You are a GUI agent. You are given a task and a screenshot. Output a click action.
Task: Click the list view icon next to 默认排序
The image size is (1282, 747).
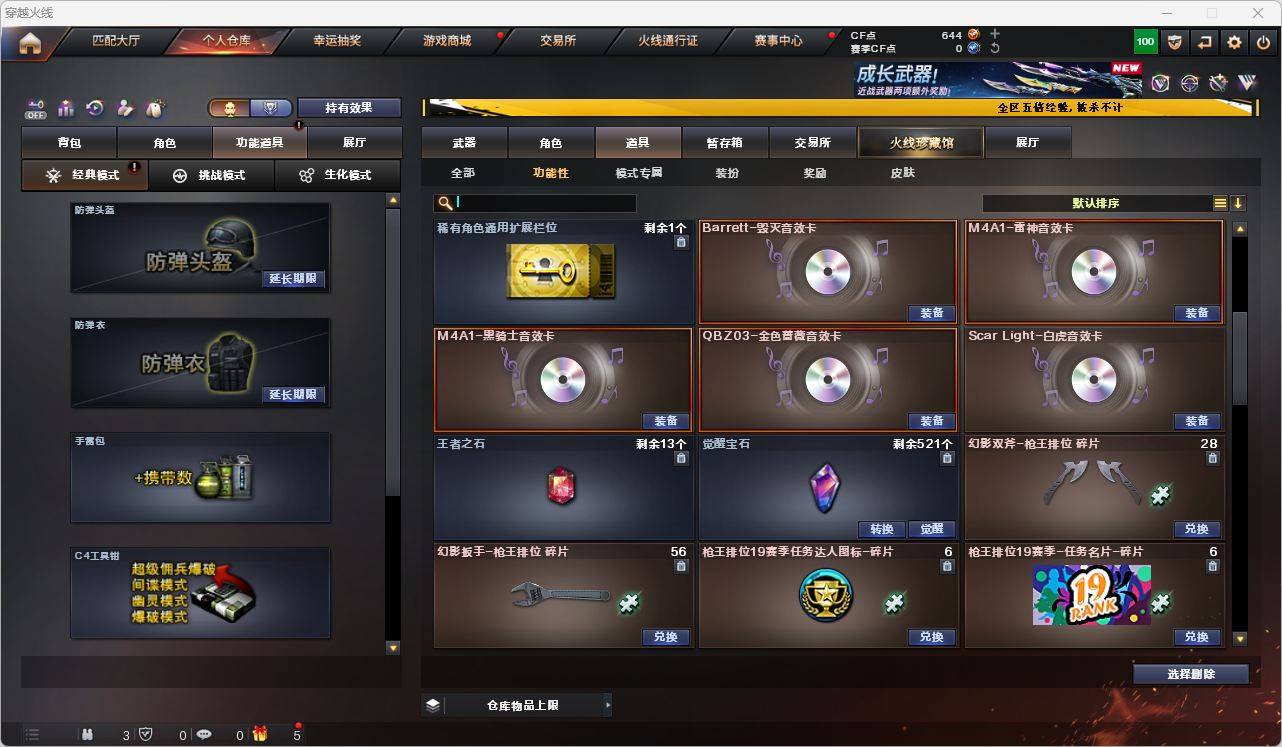[x=1219, y=203]
